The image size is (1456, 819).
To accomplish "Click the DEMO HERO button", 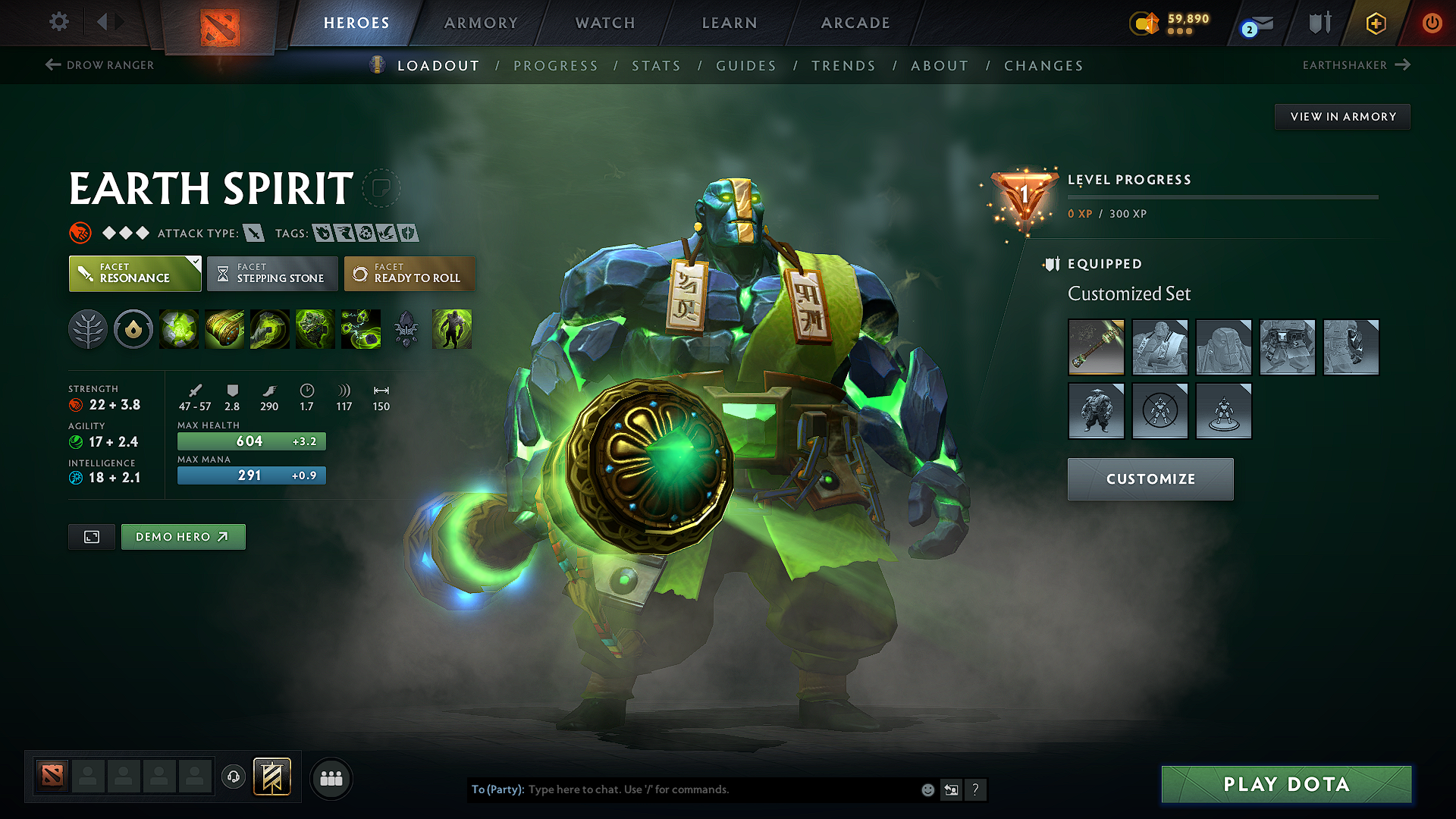I will point(183,536).
